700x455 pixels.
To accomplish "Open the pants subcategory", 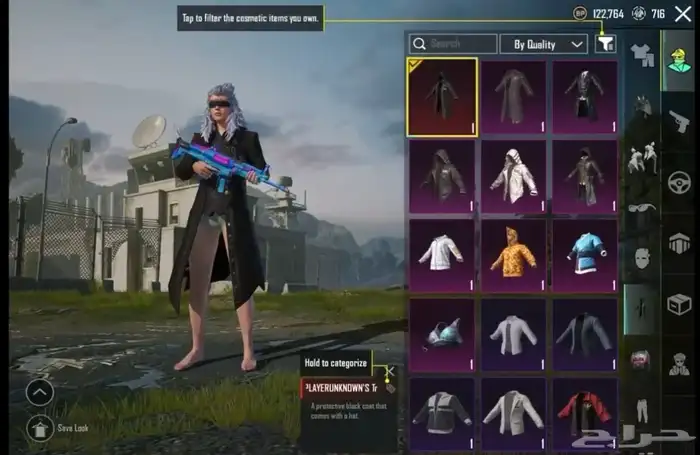I will [641, 410].
